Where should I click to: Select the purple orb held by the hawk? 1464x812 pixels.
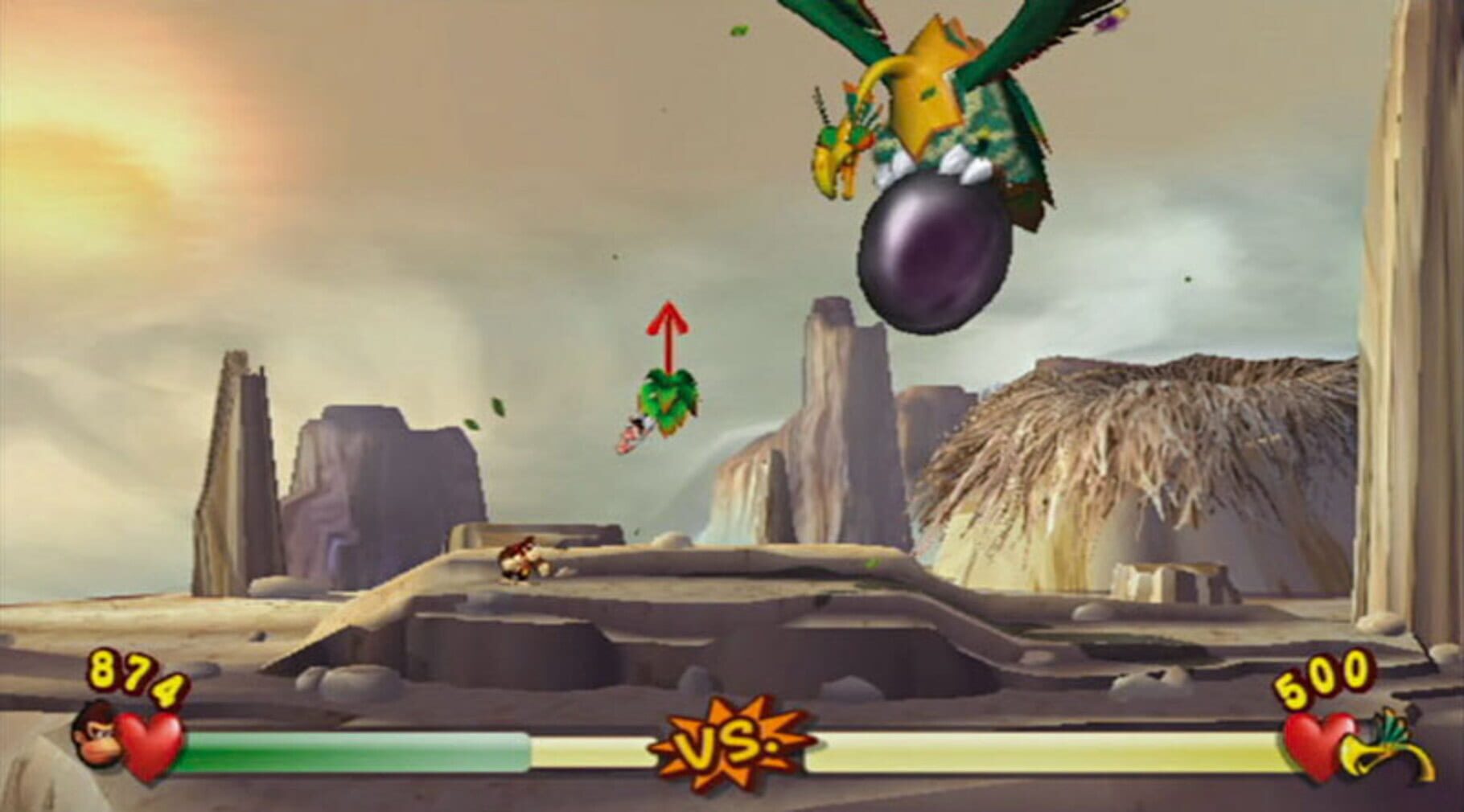coord(933,253)
